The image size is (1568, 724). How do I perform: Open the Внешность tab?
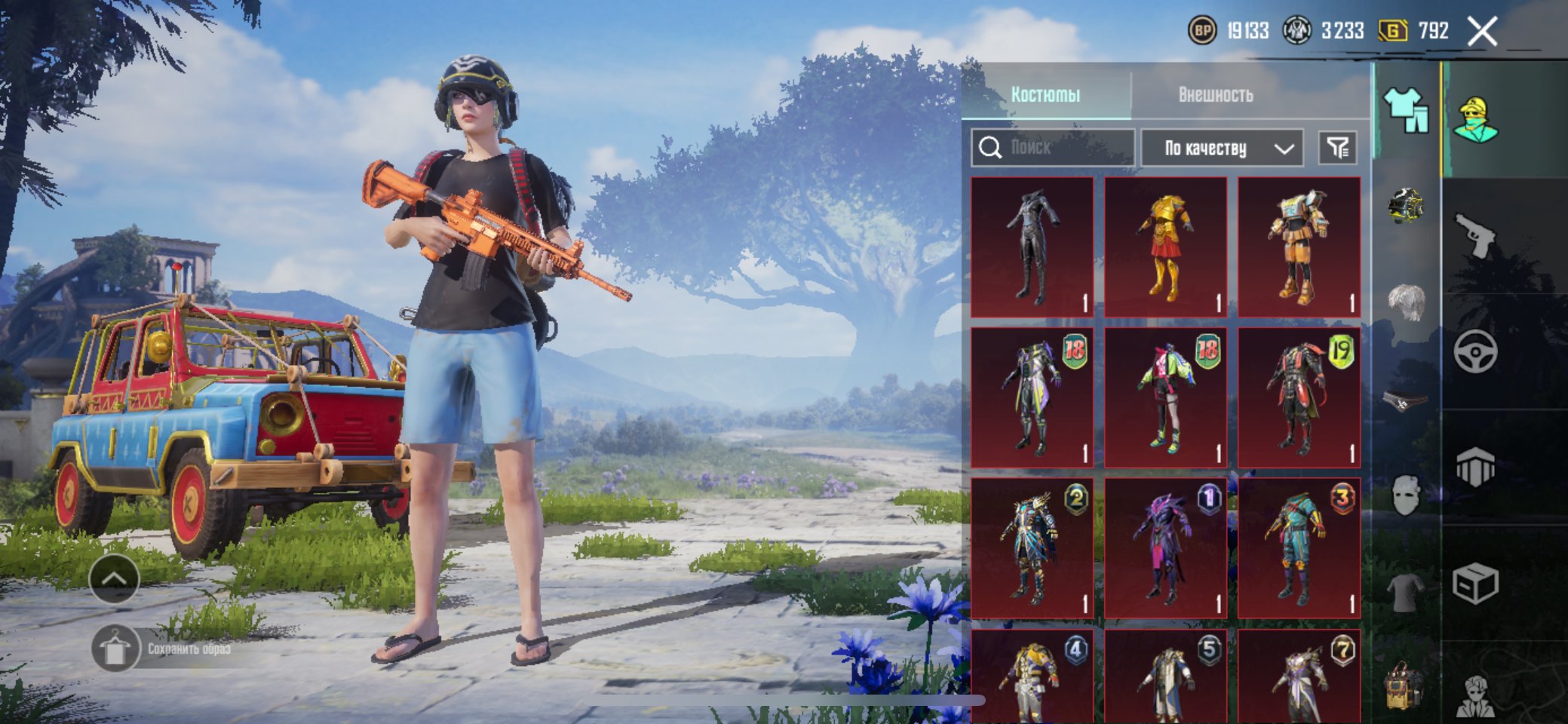point(1215,94)
